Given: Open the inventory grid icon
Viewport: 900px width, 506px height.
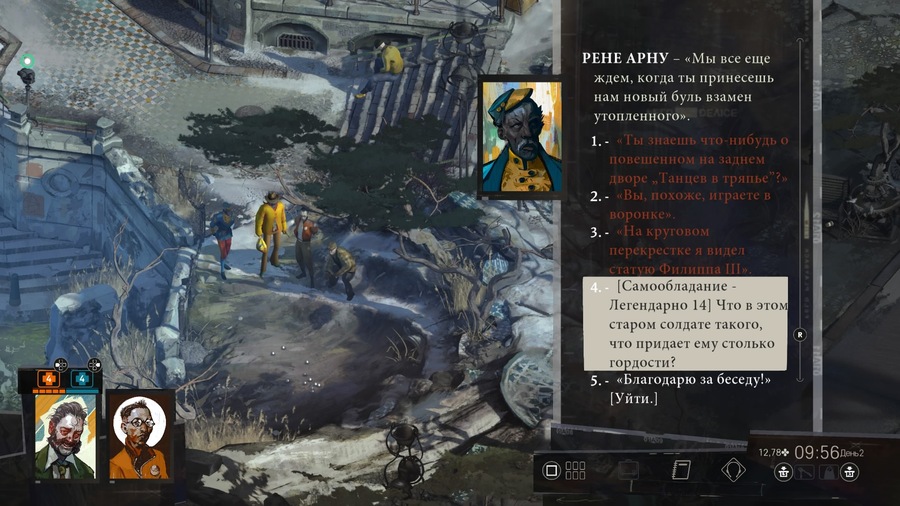Looking at the screenshot, I should [576, 470].
